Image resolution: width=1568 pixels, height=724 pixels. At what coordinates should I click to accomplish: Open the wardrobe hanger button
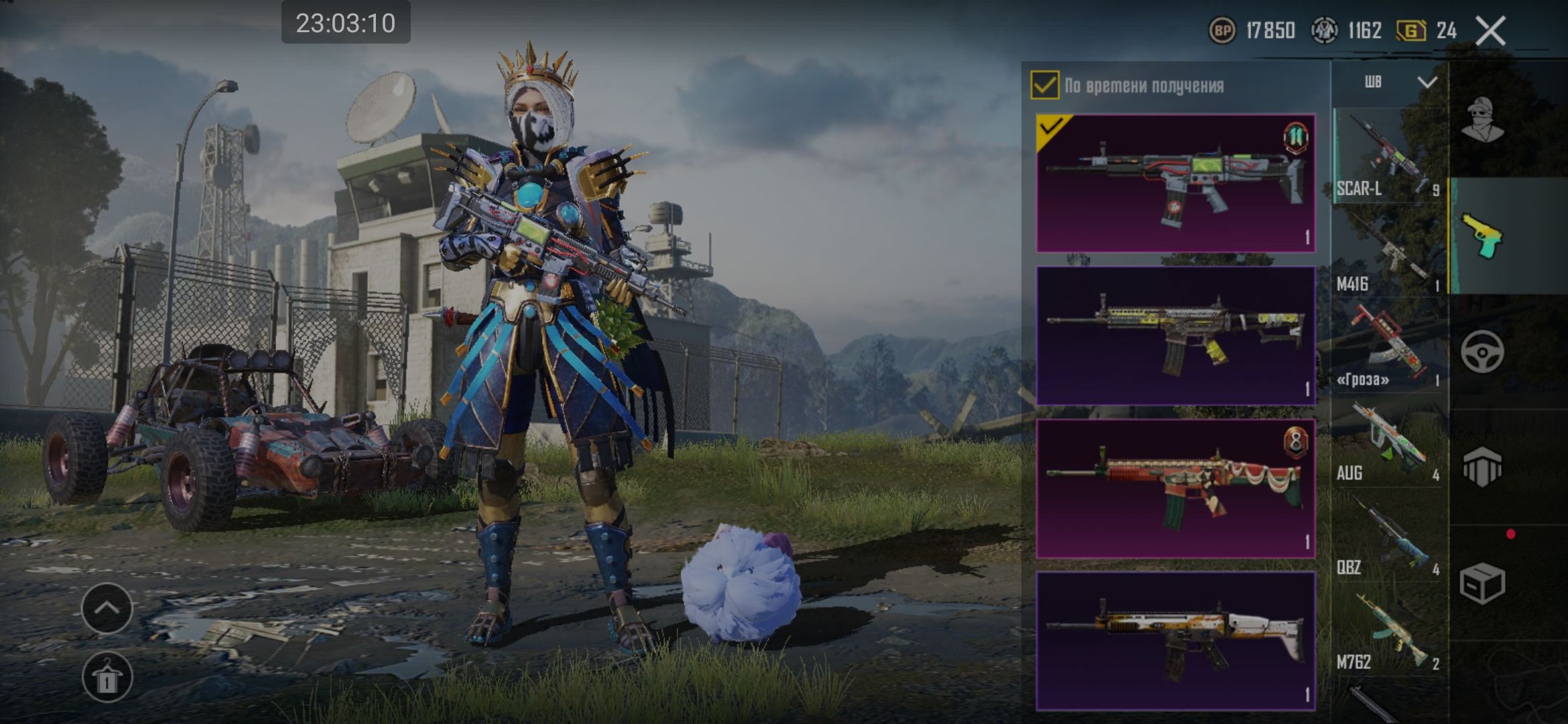[107, 677]
